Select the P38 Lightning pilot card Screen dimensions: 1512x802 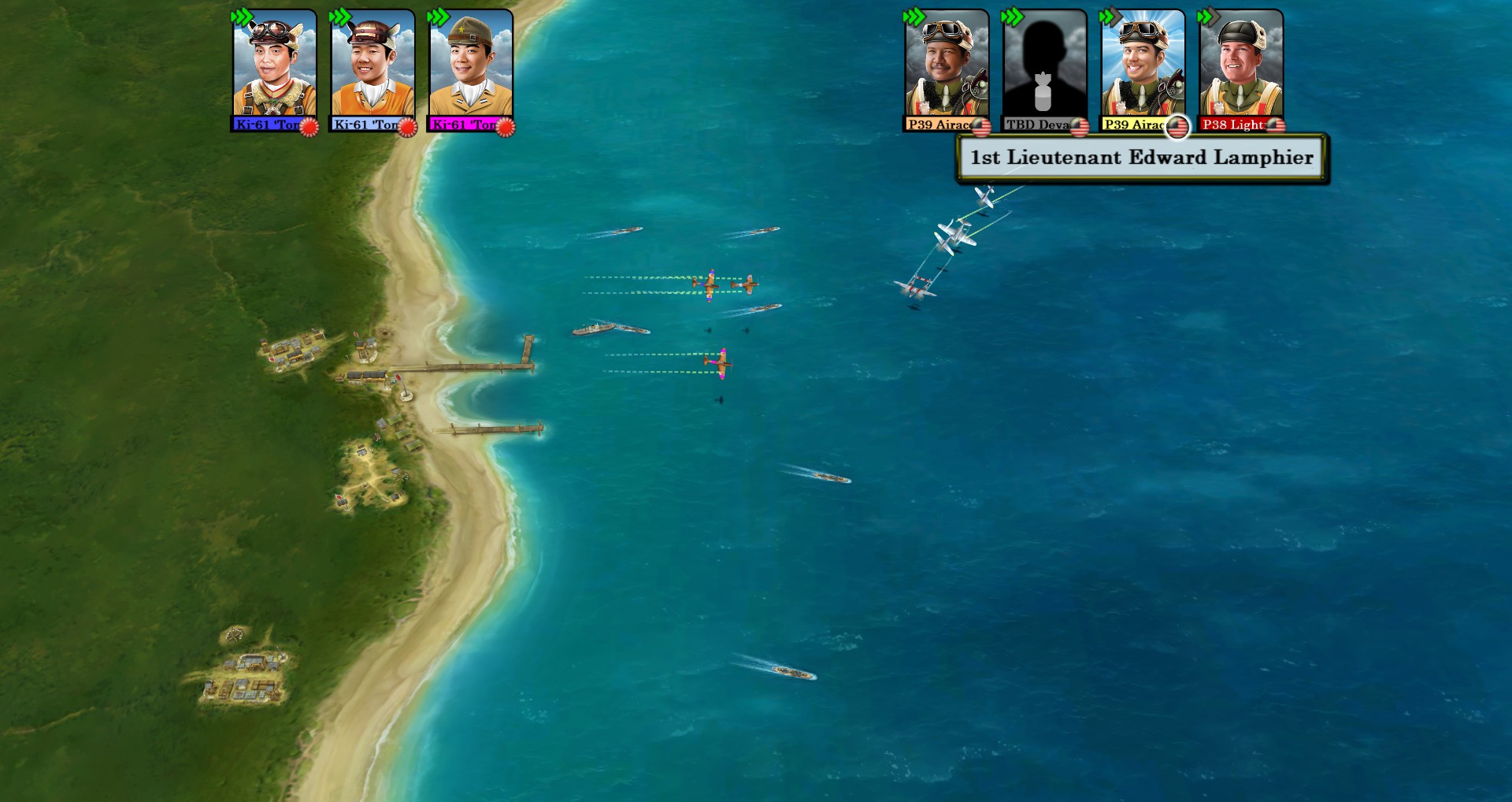click(1240, 69)
